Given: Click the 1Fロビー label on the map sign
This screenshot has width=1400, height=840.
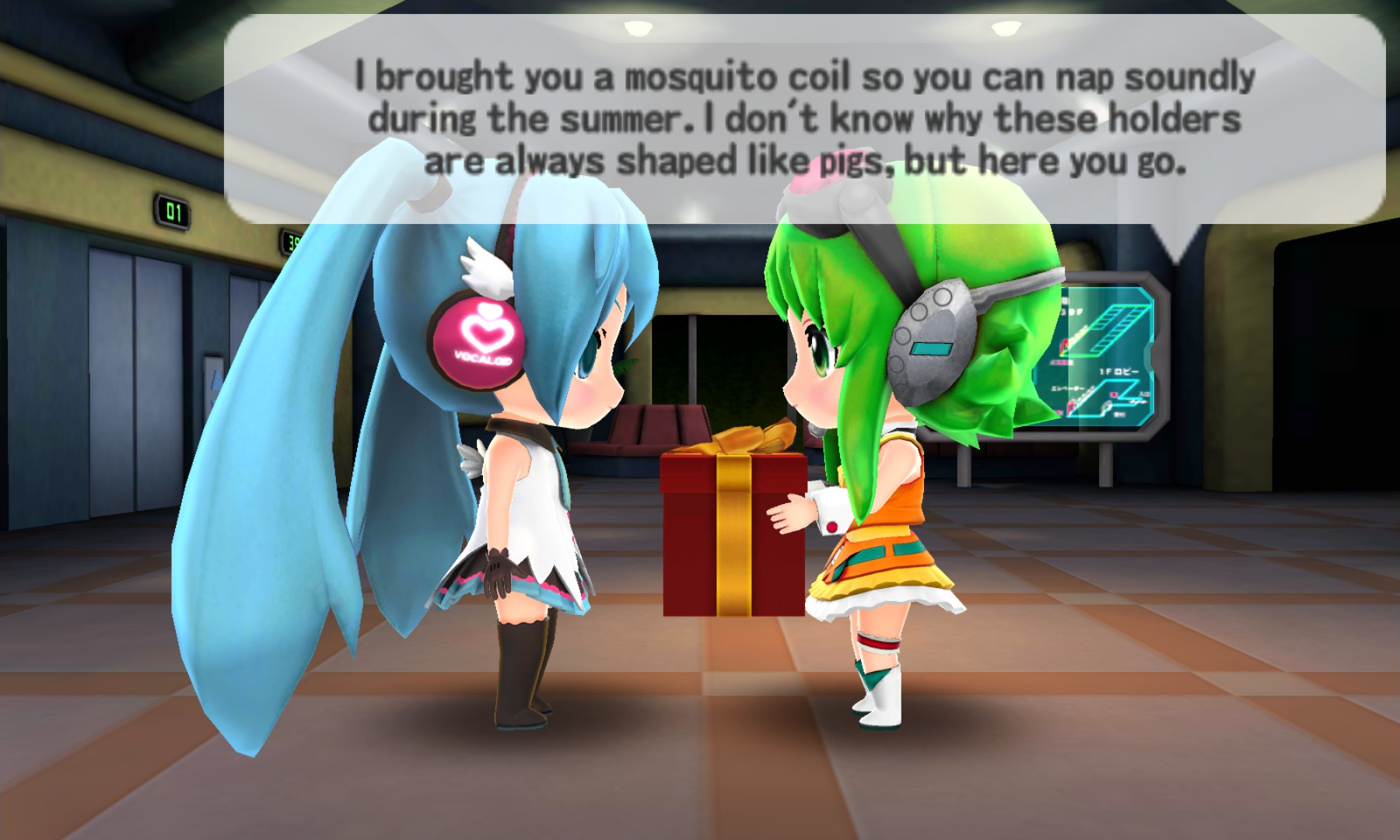Looking at the screenshot, I should point(1120,370).
